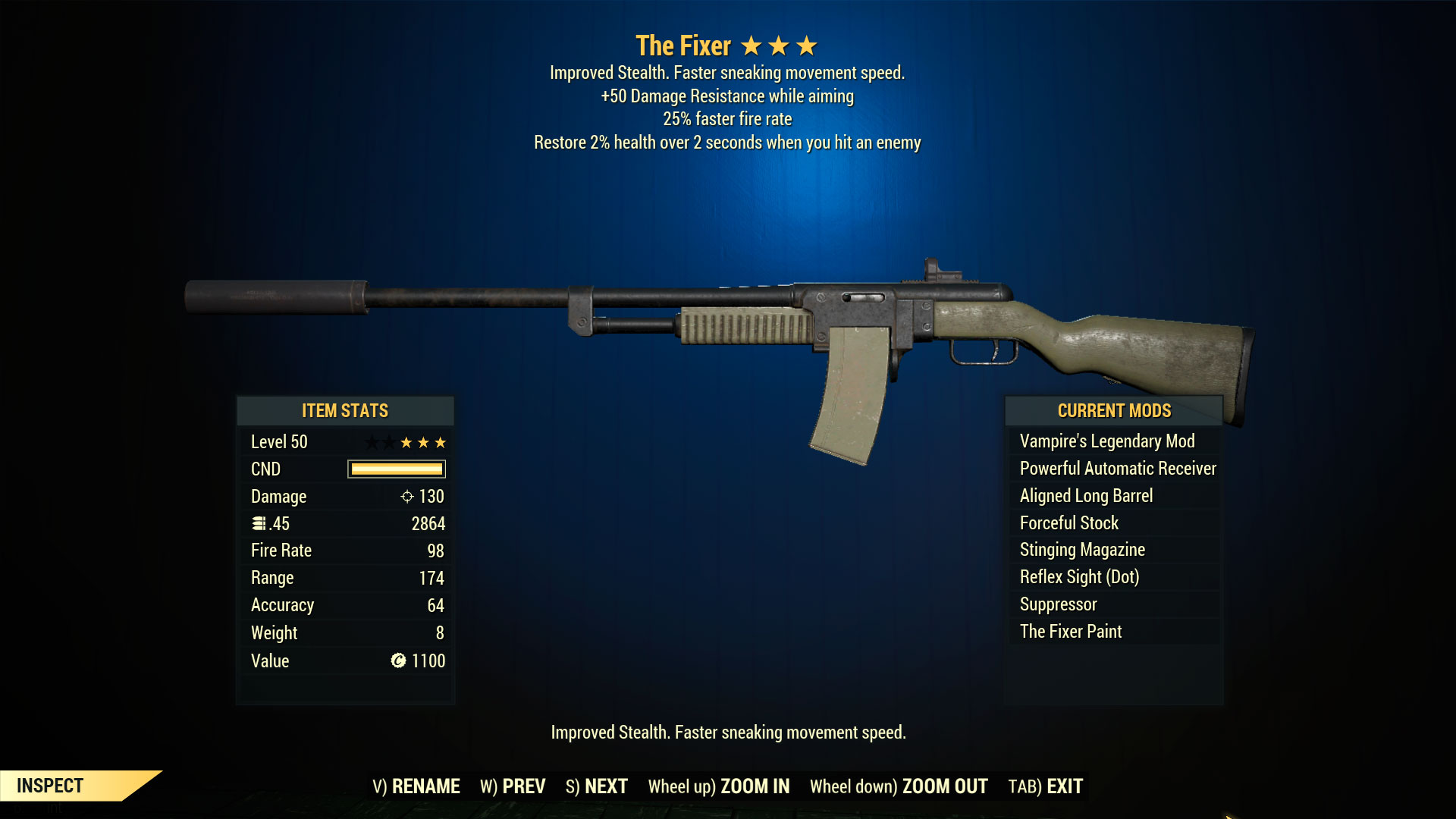Go to the PREV item
The image size is (1456, 819).
(x=513, y=786)
